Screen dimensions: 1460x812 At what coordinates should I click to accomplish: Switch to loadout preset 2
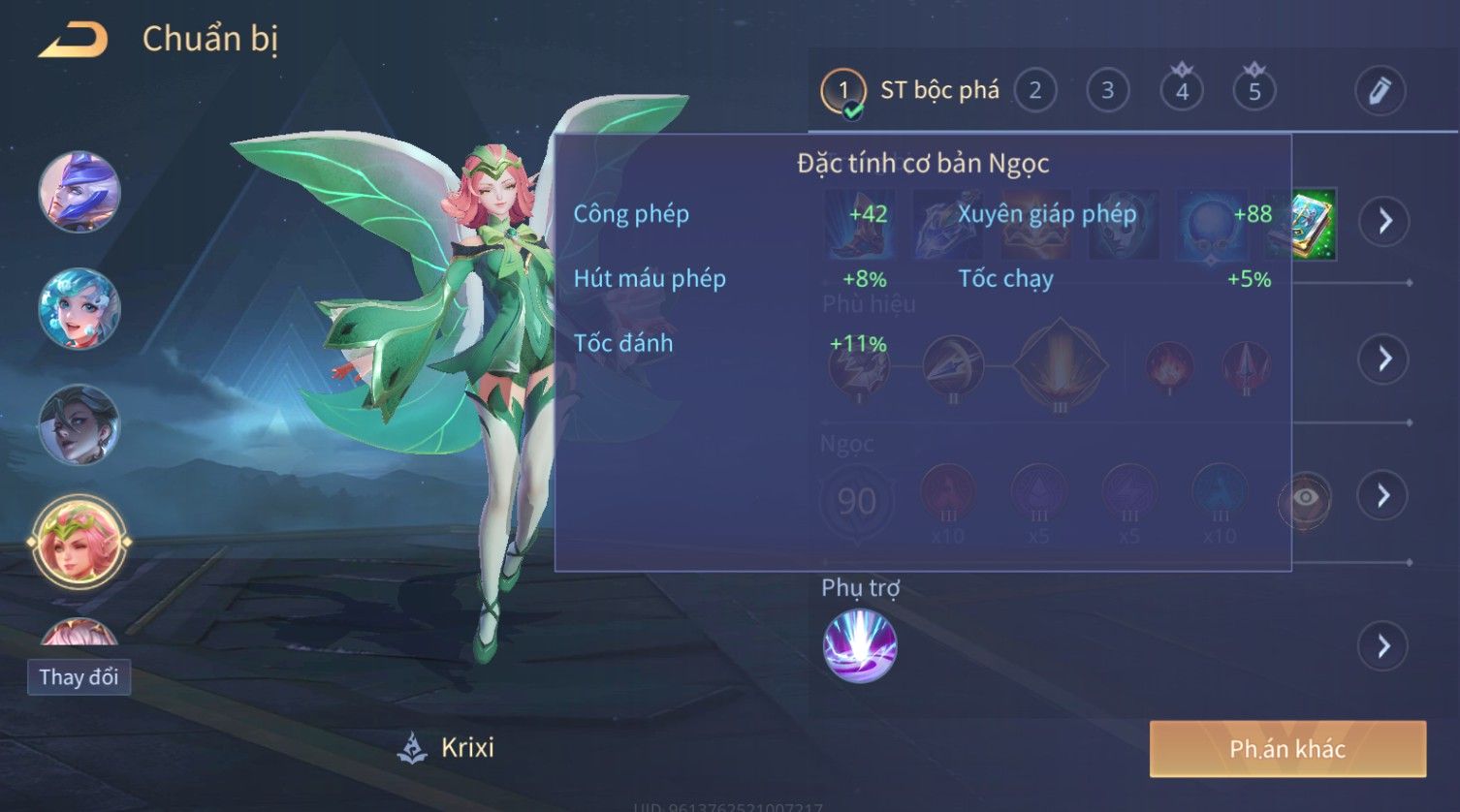pyautogui.click(x=1034, y=91)
